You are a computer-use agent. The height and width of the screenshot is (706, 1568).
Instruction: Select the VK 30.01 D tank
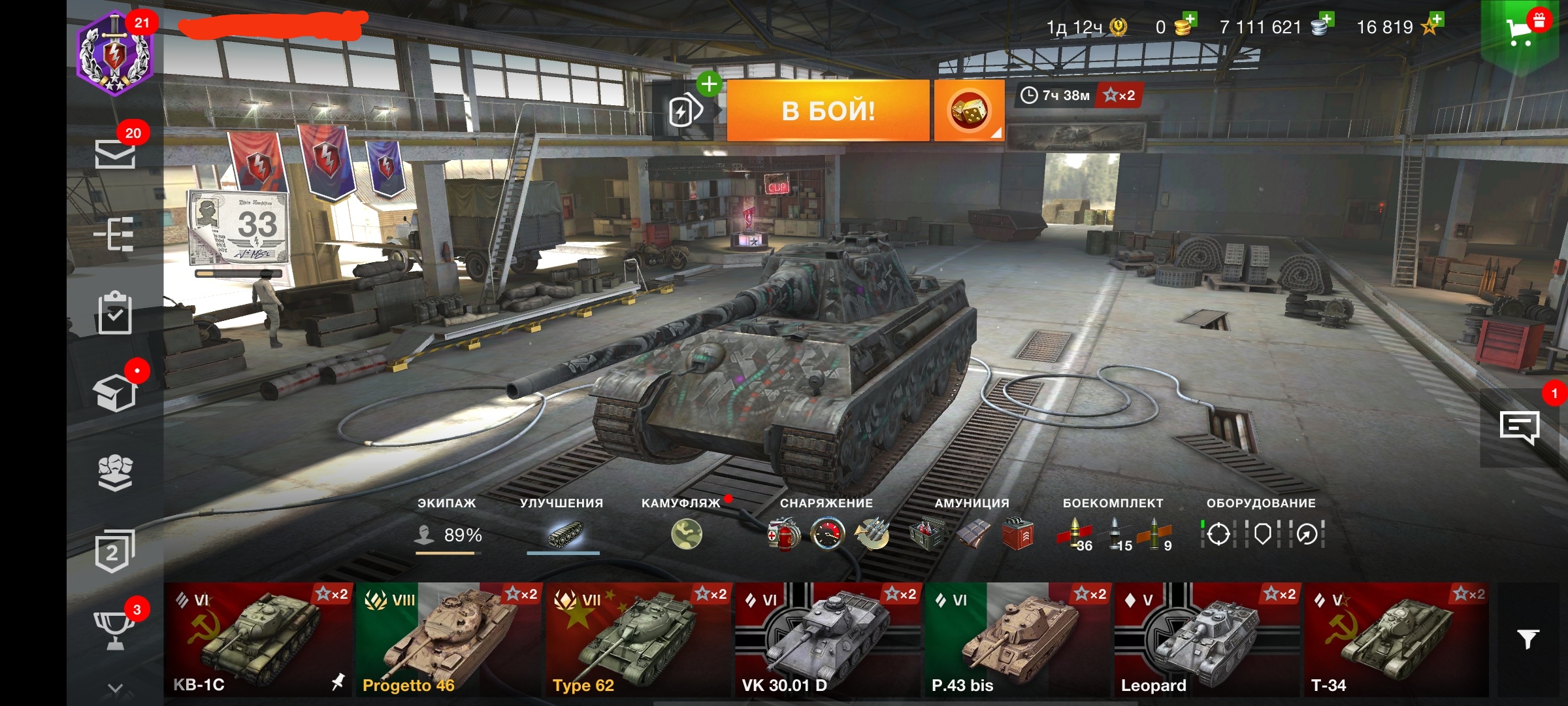pos(827,639)
